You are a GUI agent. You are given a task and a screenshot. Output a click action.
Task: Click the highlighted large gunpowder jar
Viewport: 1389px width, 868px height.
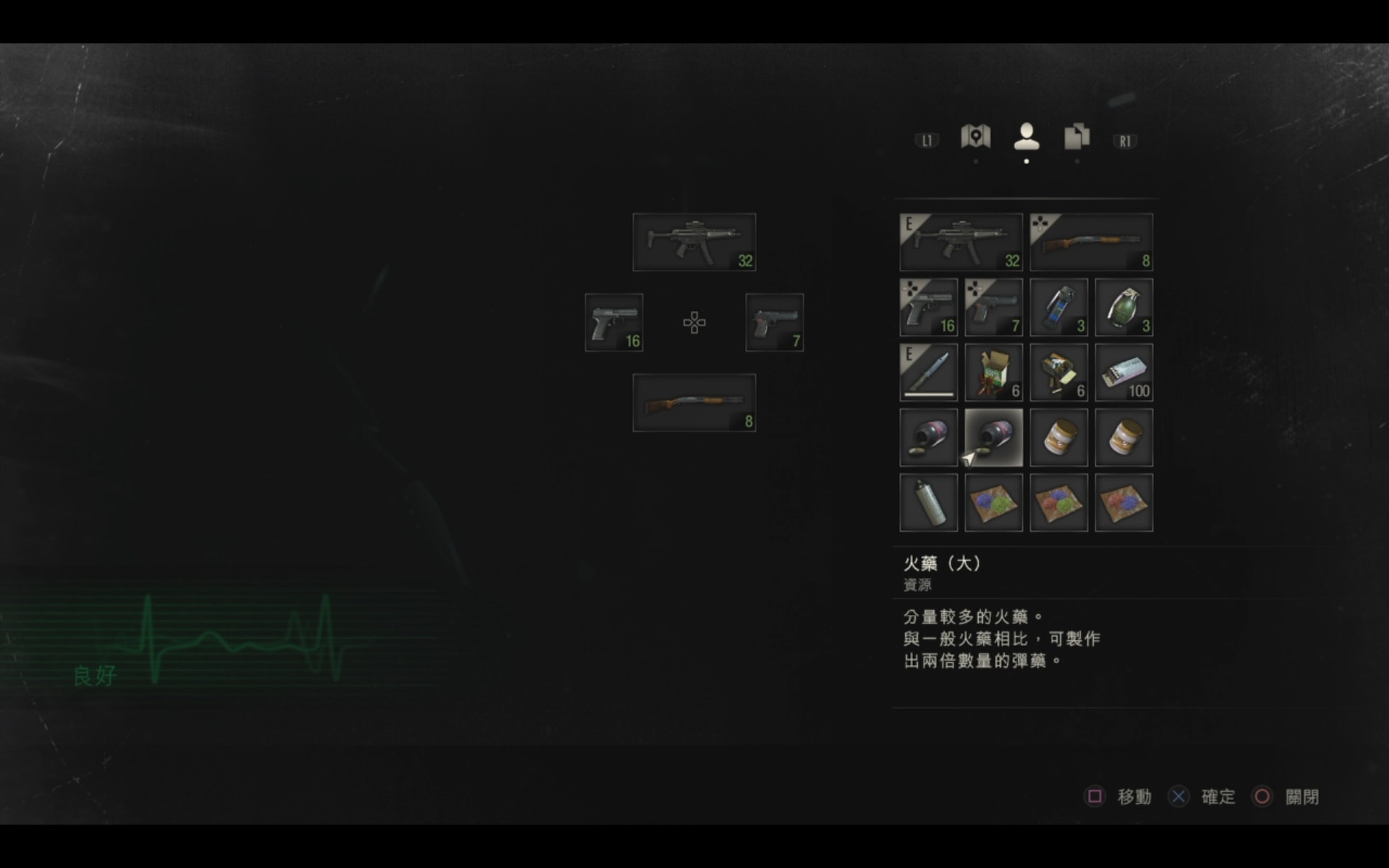[993, 438]
